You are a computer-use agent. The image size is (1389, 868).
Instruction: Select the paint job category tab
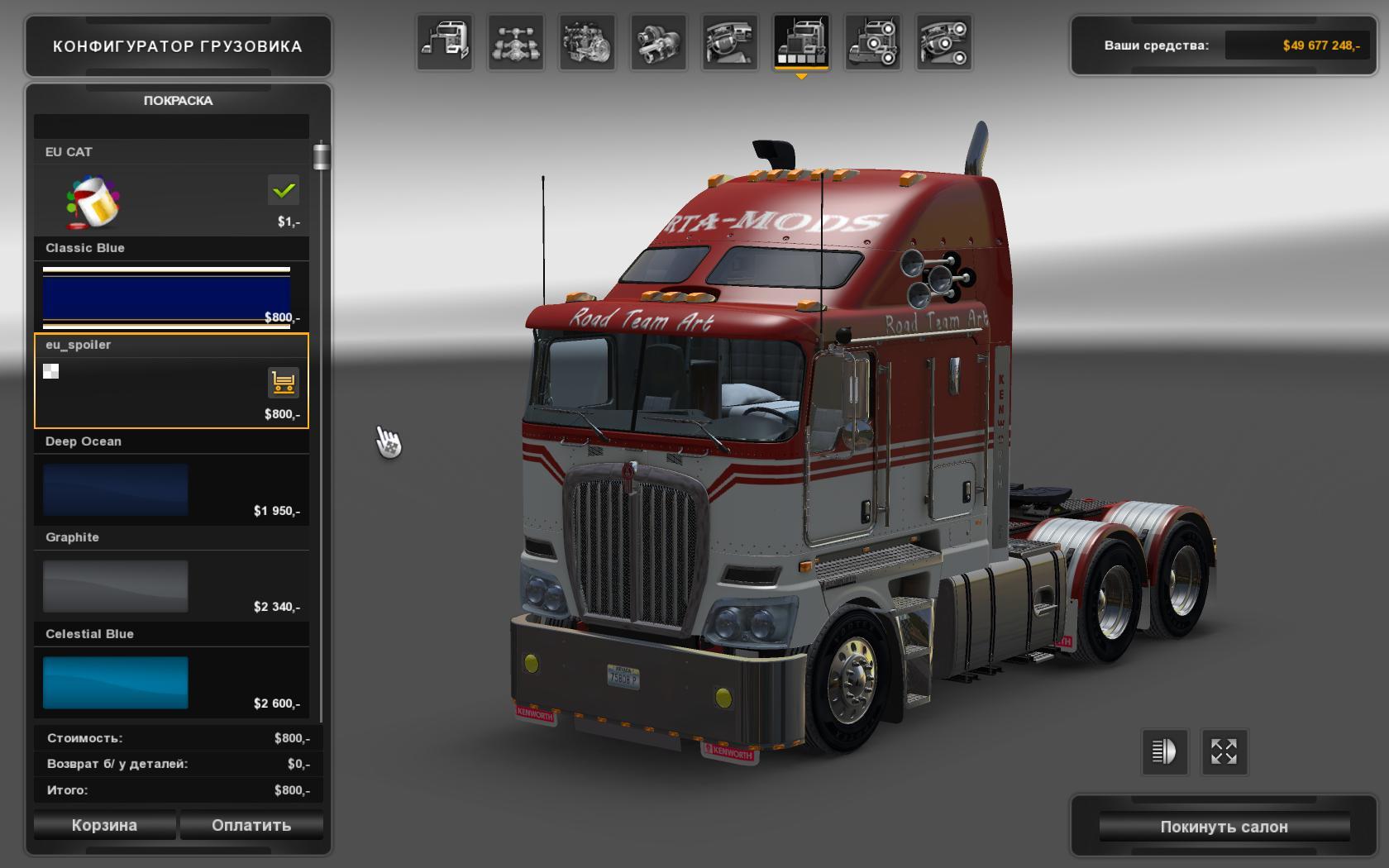[x=801, y=42]
